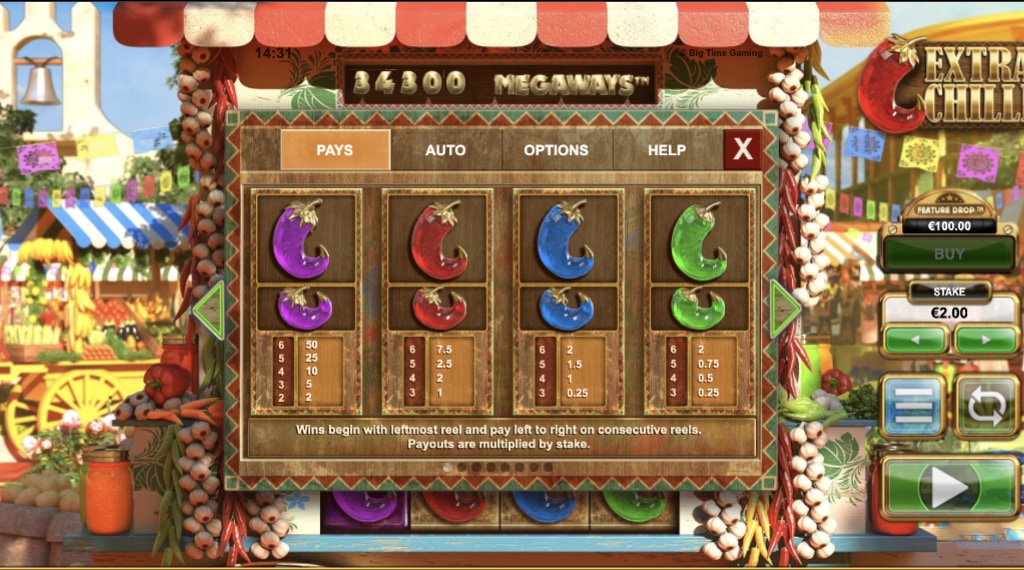
Task: Open the AUTO tab
Action: (x=445, y=150)
